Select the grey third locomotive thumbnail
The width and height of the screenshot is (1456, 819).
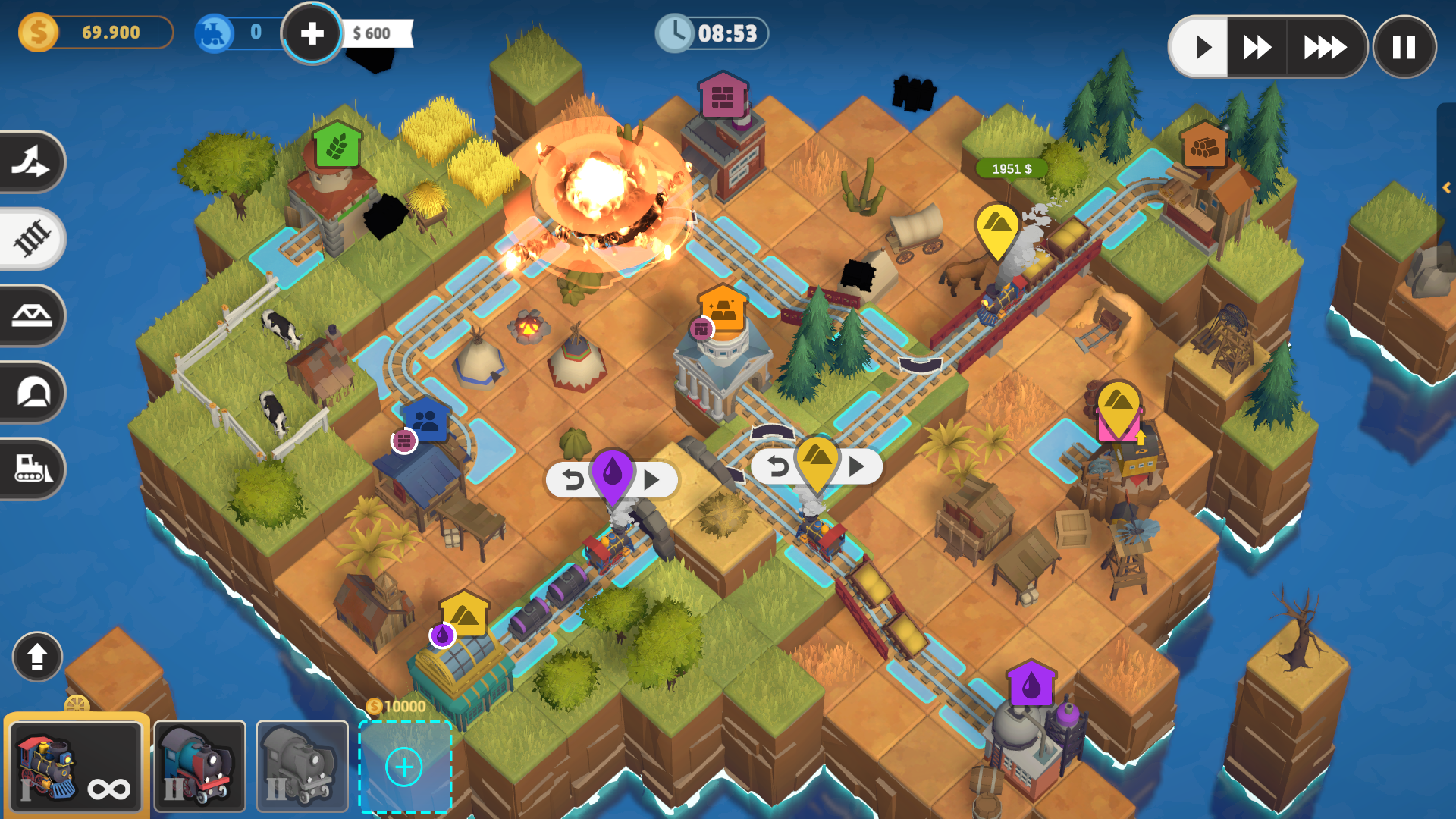(x=301, y=765)
